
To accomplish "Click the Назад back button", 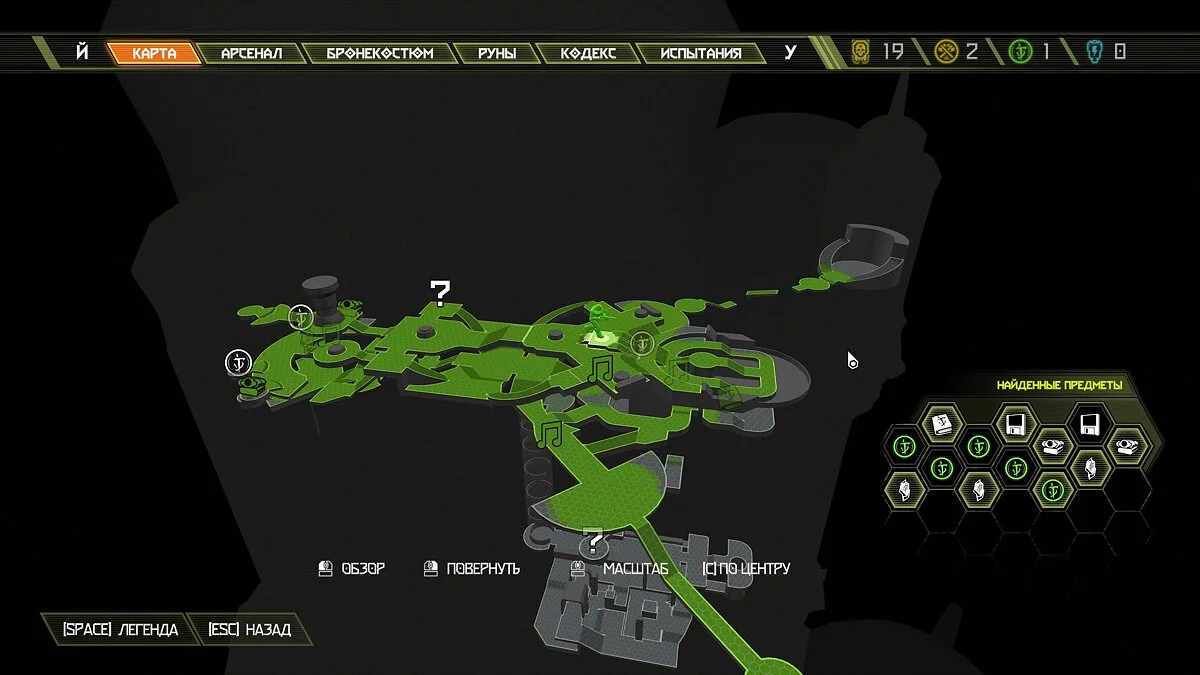I will tap(249, 630).
